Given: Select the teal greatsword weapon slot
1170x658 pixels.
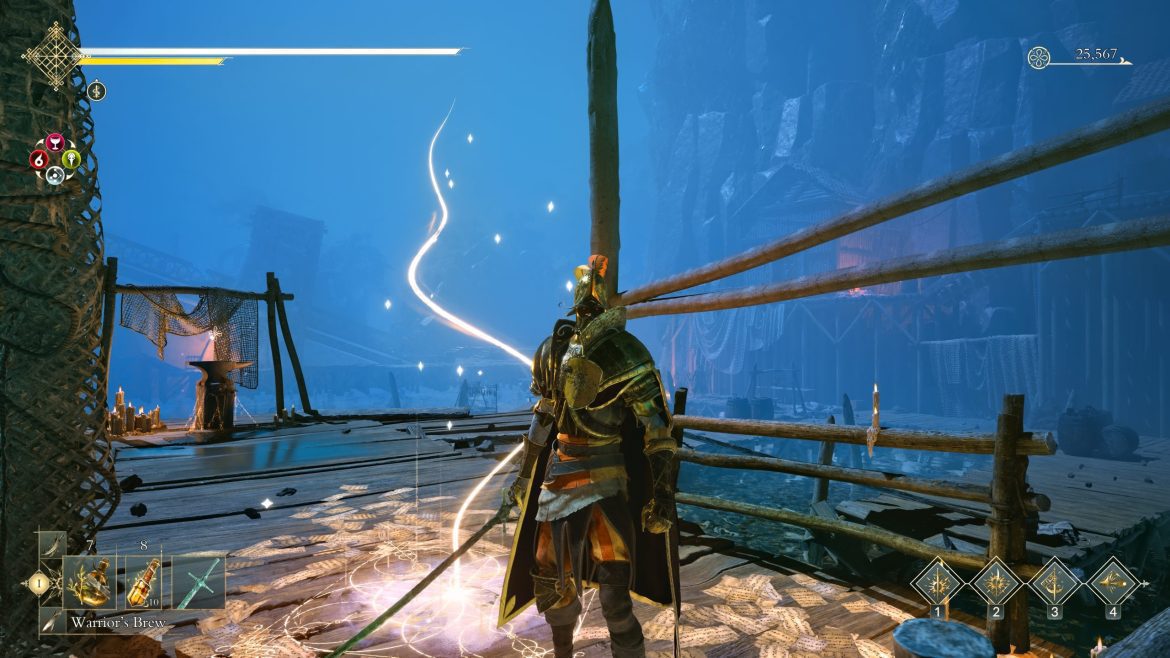Looking at the screenshot, I should point(198,582).
